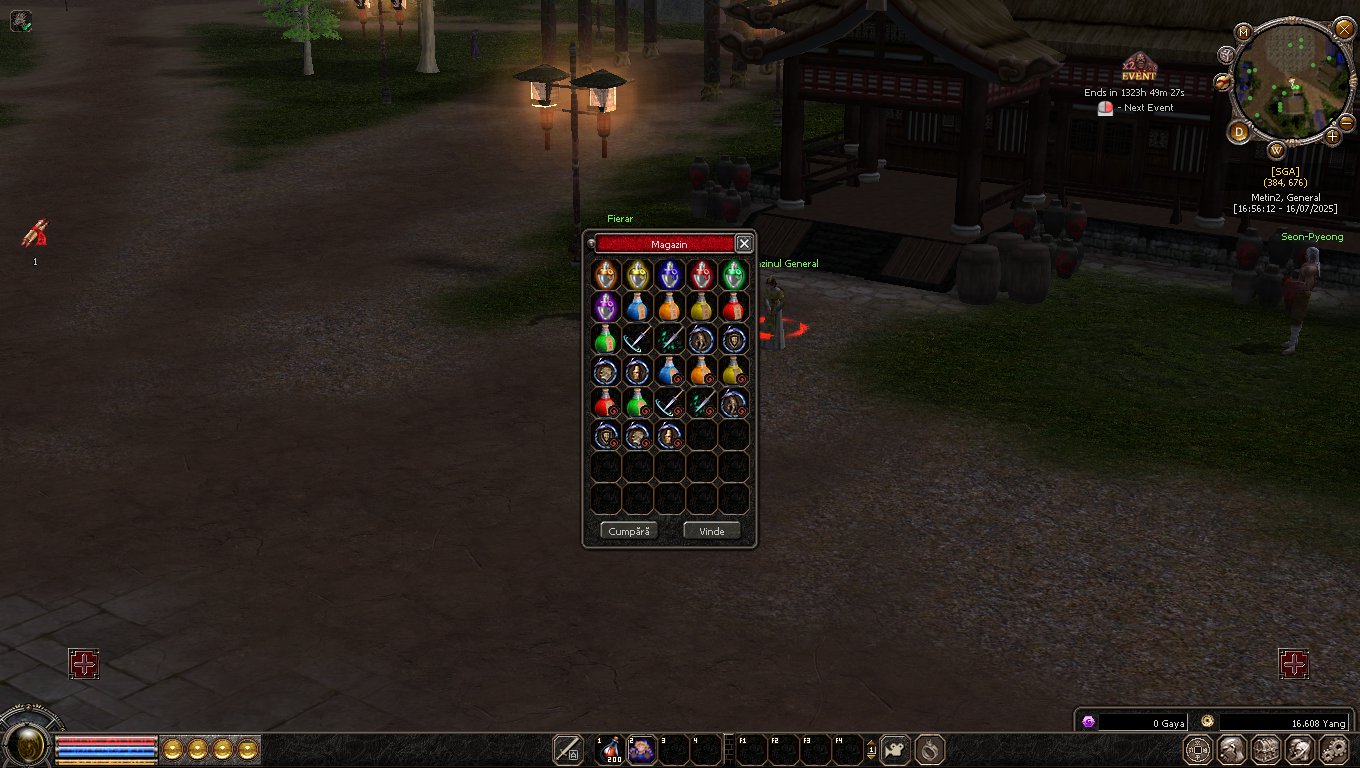The width and height of the screenshot is (1360, 768).
Task: Click the D button beside the minimap
Action: pos(1240,131)
